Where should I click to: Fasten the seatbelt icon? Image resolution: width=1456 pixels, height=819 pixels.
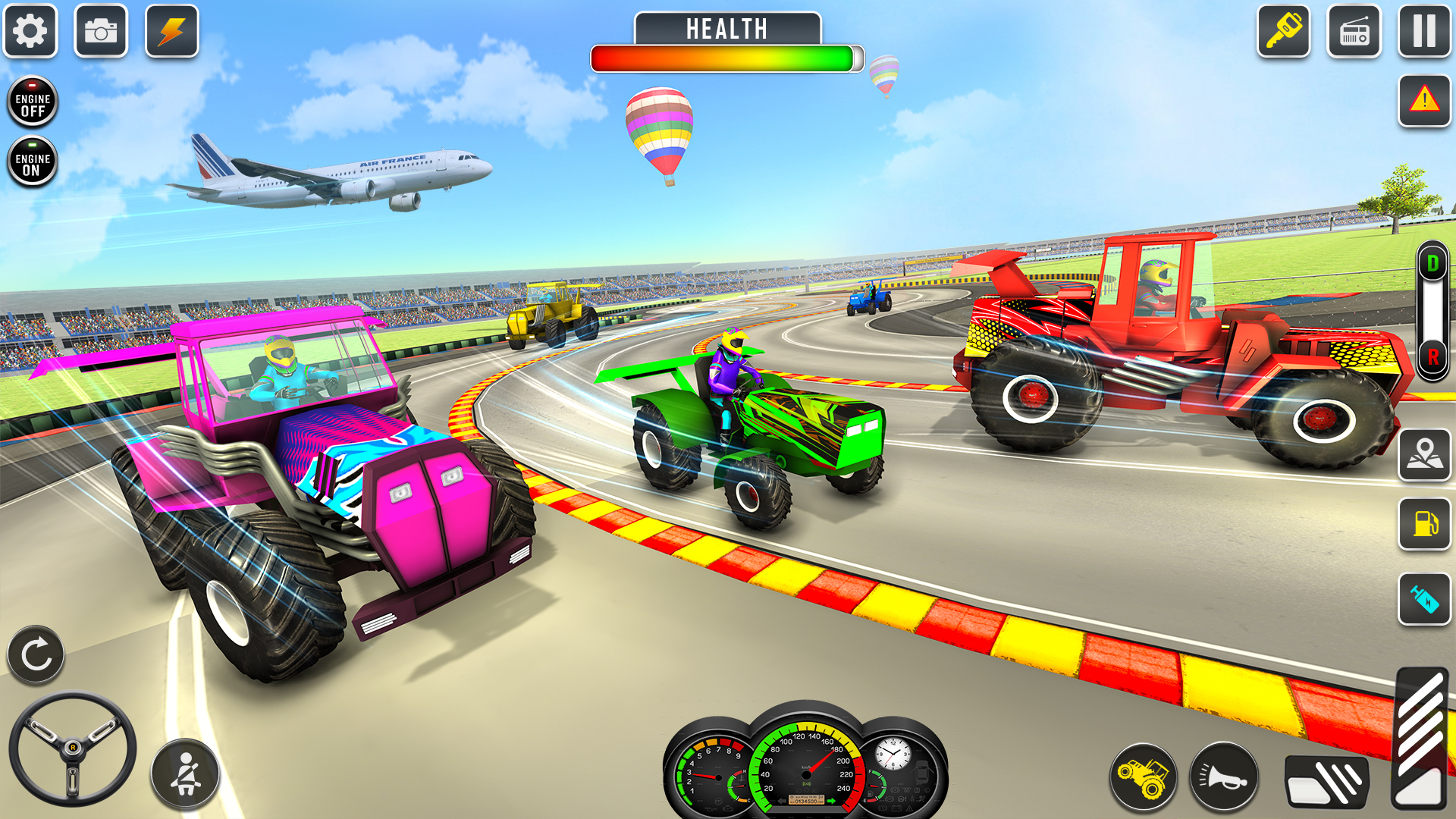point(184,775)
